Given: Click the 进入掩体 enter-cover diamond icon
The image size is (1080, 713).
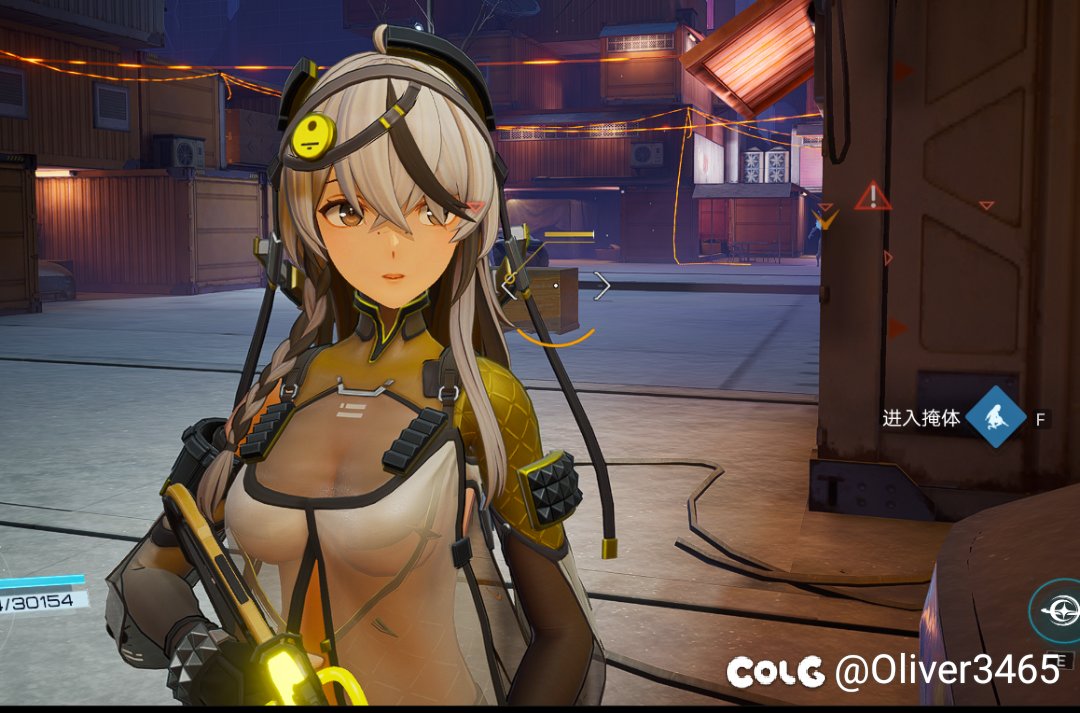Looking at the screenshot, I should tap(995, 416).
